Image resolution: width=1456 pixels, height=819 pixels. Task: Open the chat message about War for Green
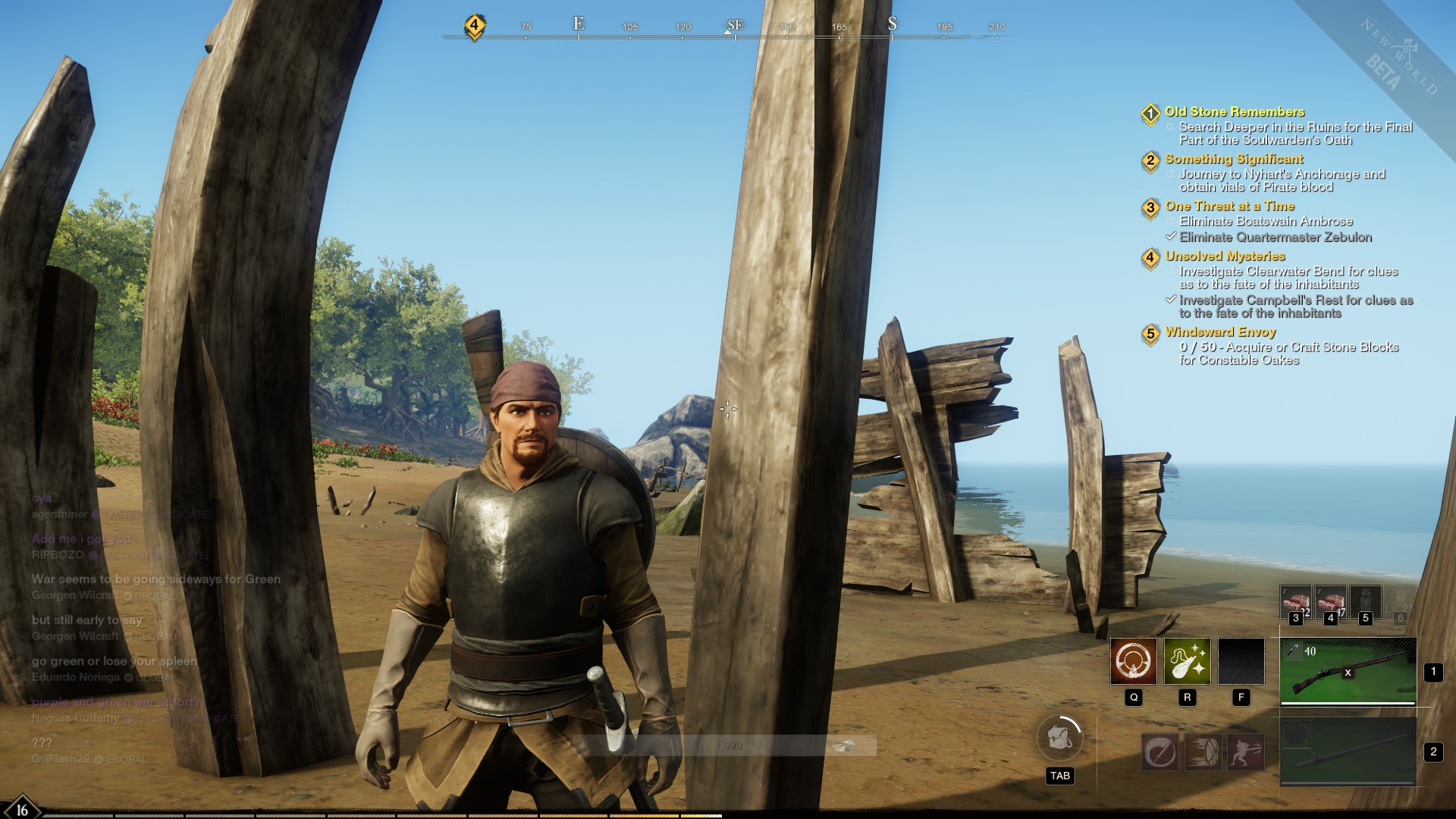point(155,579)
